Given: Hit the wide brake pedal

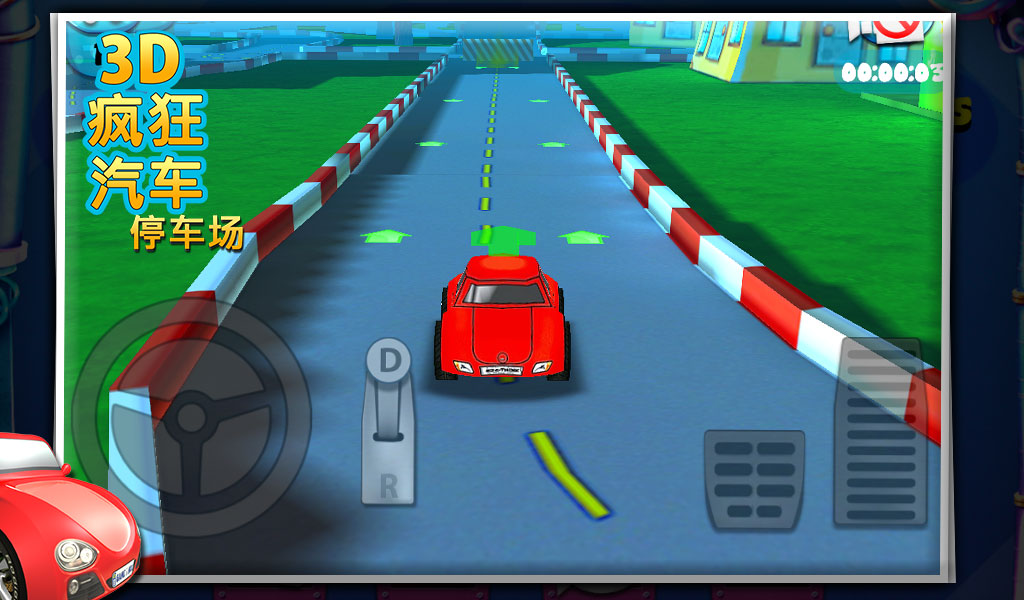Looking at the screenshot, I should [754, 479].
